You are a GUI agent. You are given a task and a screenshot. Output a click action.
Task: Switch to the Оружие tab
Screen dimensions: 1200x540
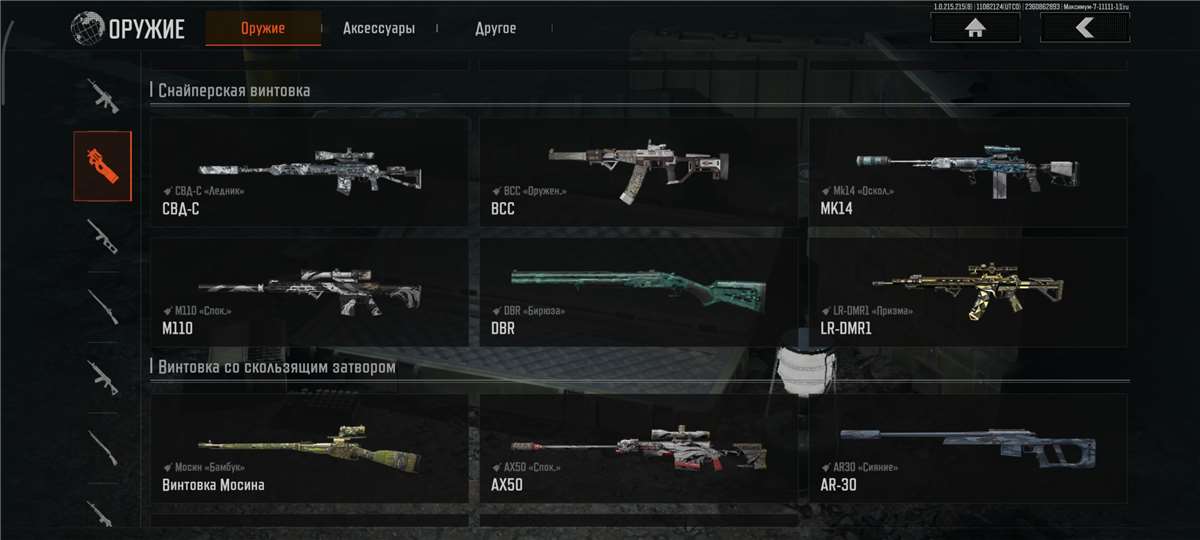pos(263,28)
